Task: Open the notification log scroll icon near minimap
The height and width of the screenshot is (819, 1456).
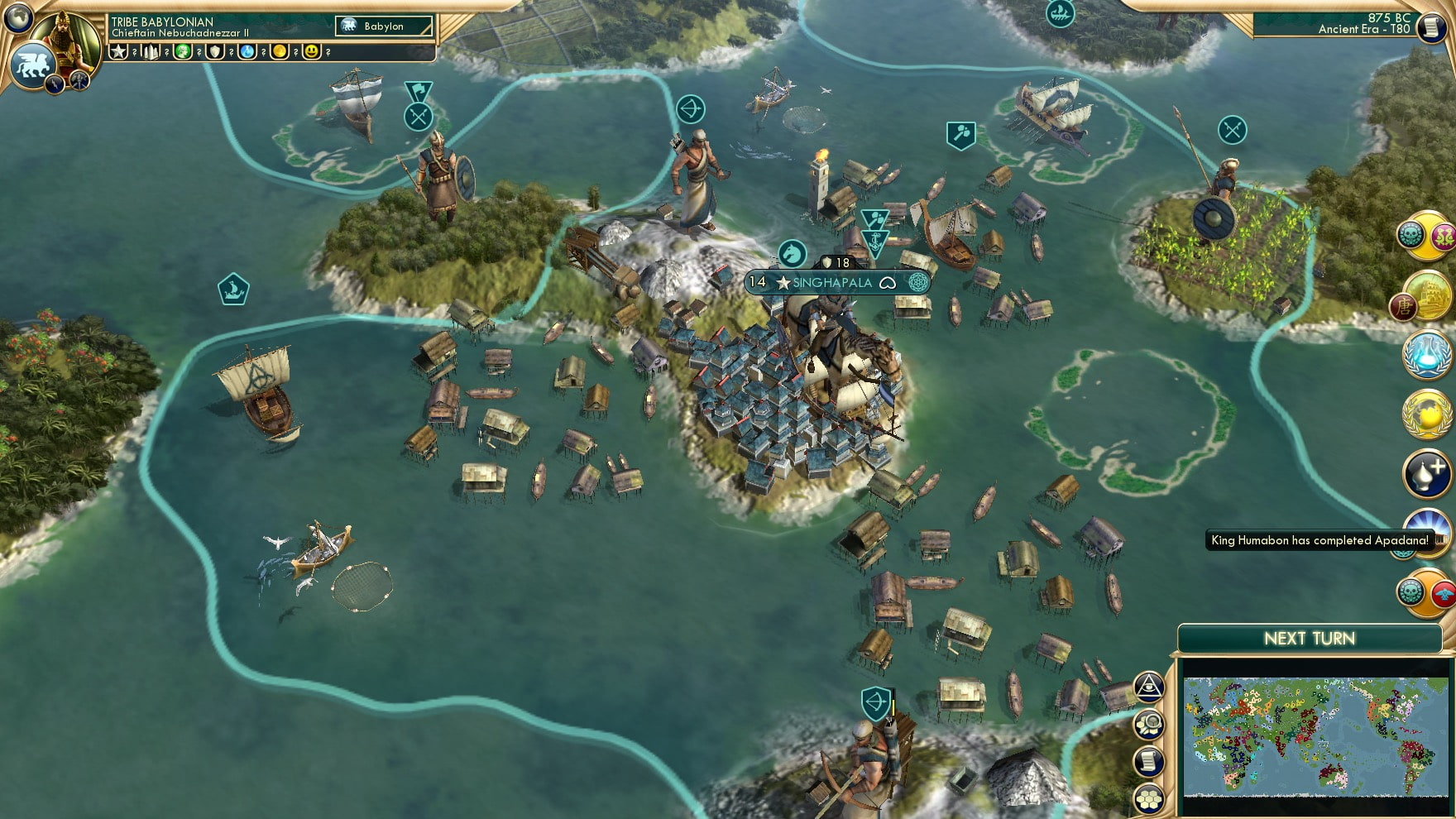Action: [1148, 760]
